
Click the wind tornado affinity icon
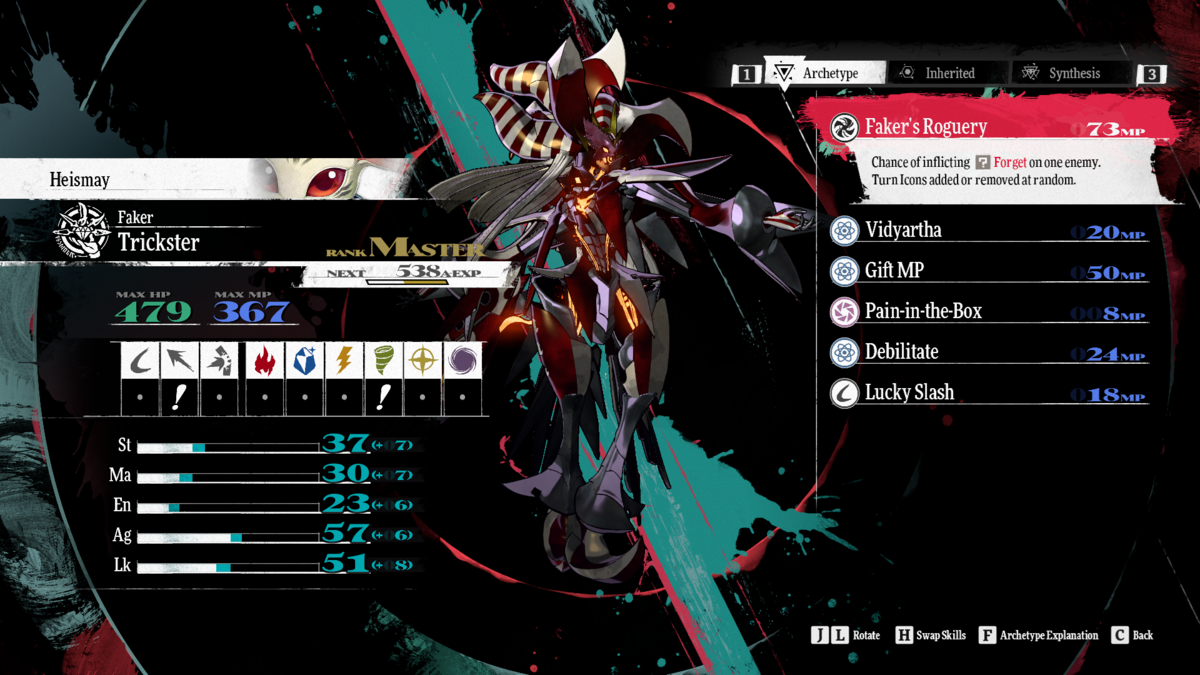[x=384, y=360]
